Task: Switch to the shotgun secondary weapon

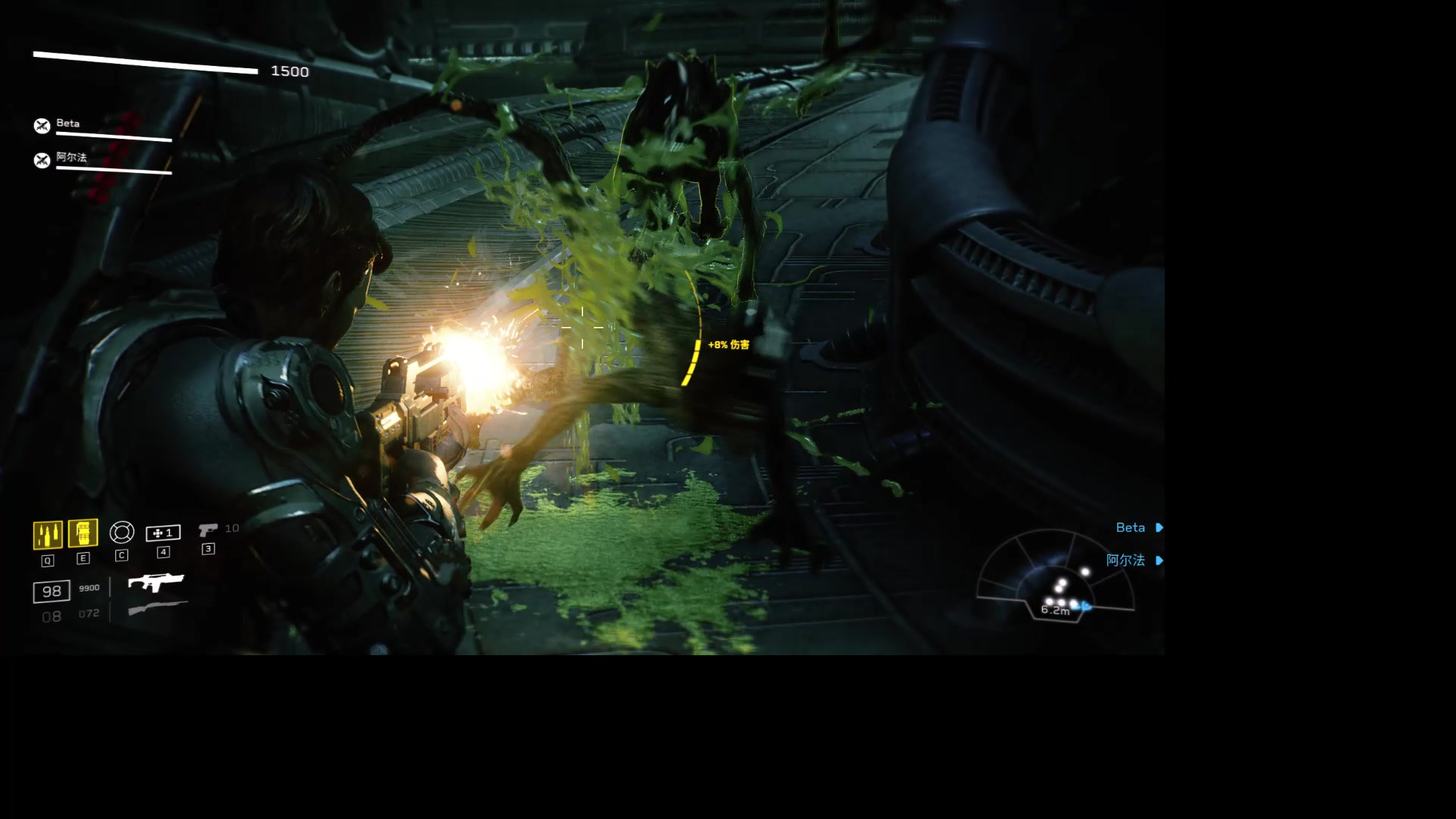Action: [x=157, y=608]
